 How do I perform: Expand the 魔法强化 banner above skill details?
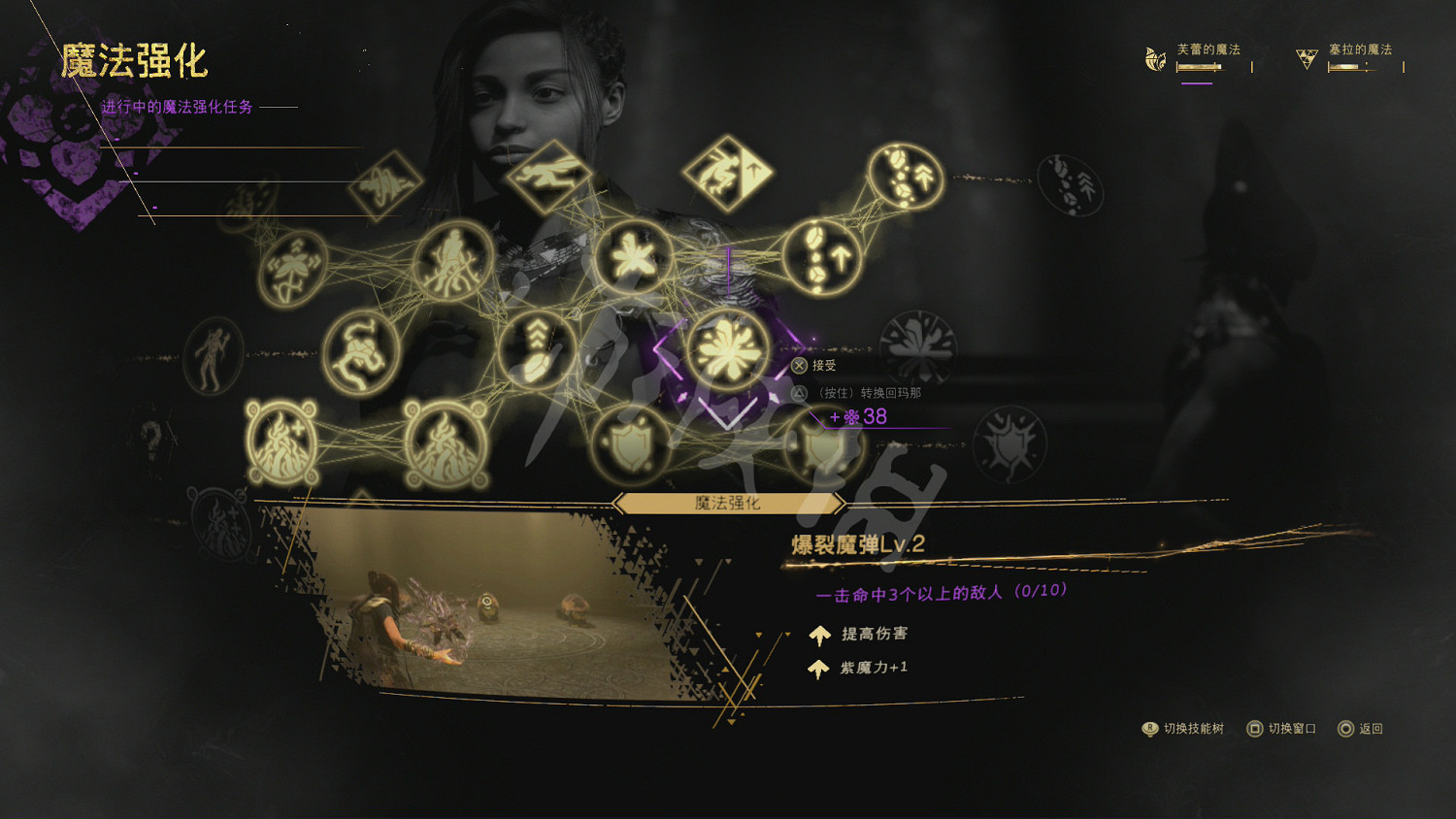coord(728,503)
